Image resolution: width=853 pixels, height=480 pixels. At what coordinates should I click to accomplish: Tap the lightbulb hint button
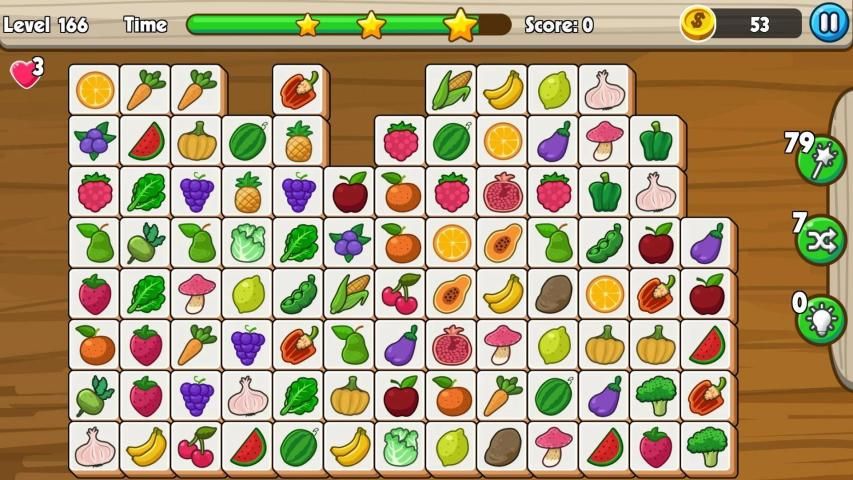821,320
